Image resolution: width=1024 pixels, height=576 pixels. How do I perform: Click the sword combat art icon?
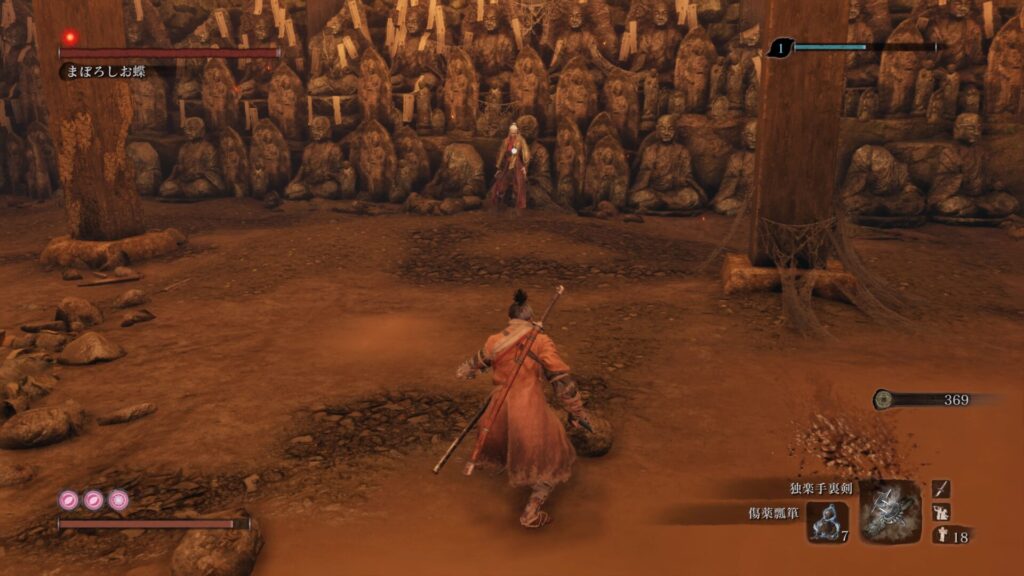pos(941,488)
